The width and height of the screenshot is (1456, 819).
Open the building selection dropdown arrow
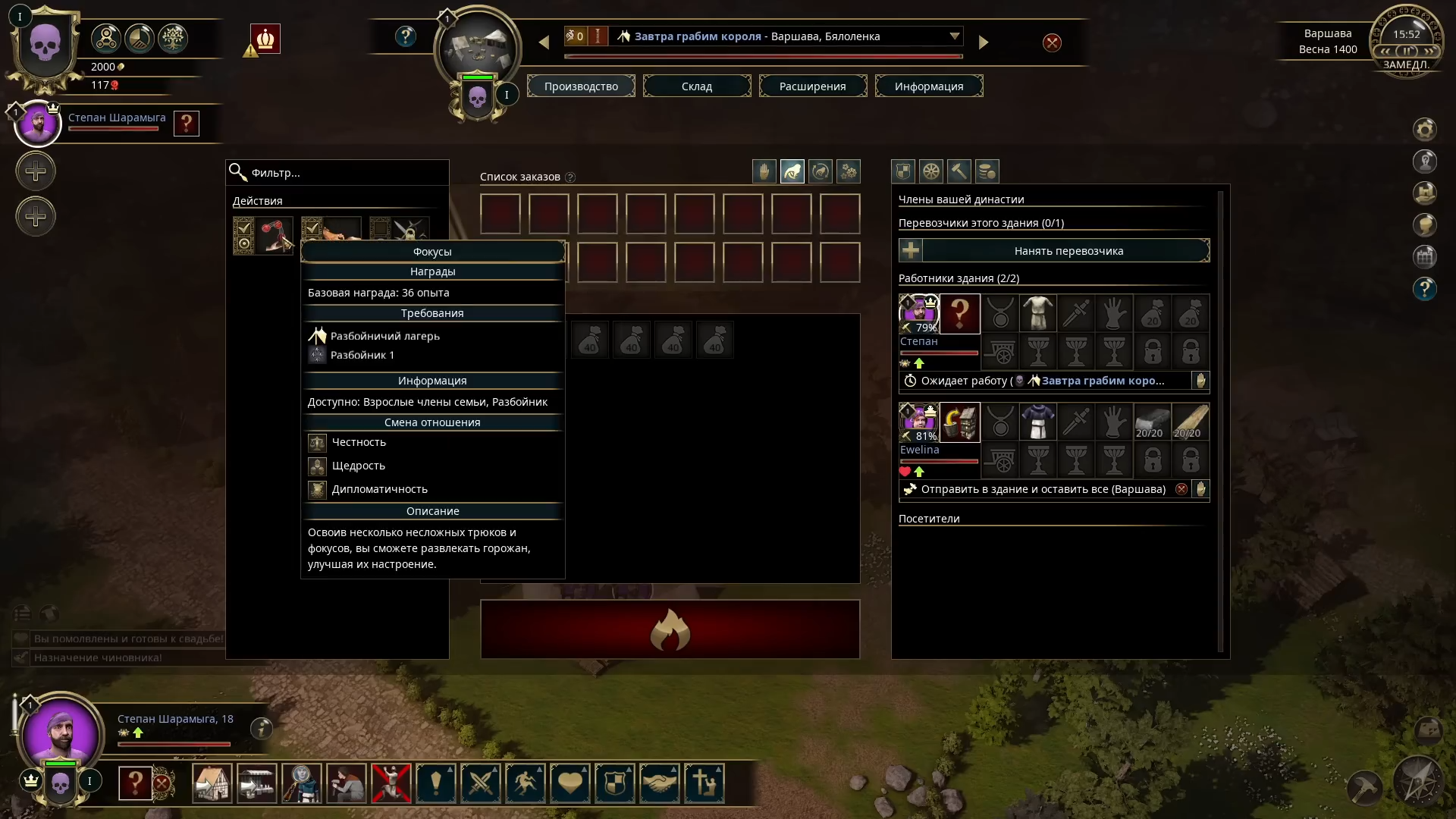click(954, 36)
